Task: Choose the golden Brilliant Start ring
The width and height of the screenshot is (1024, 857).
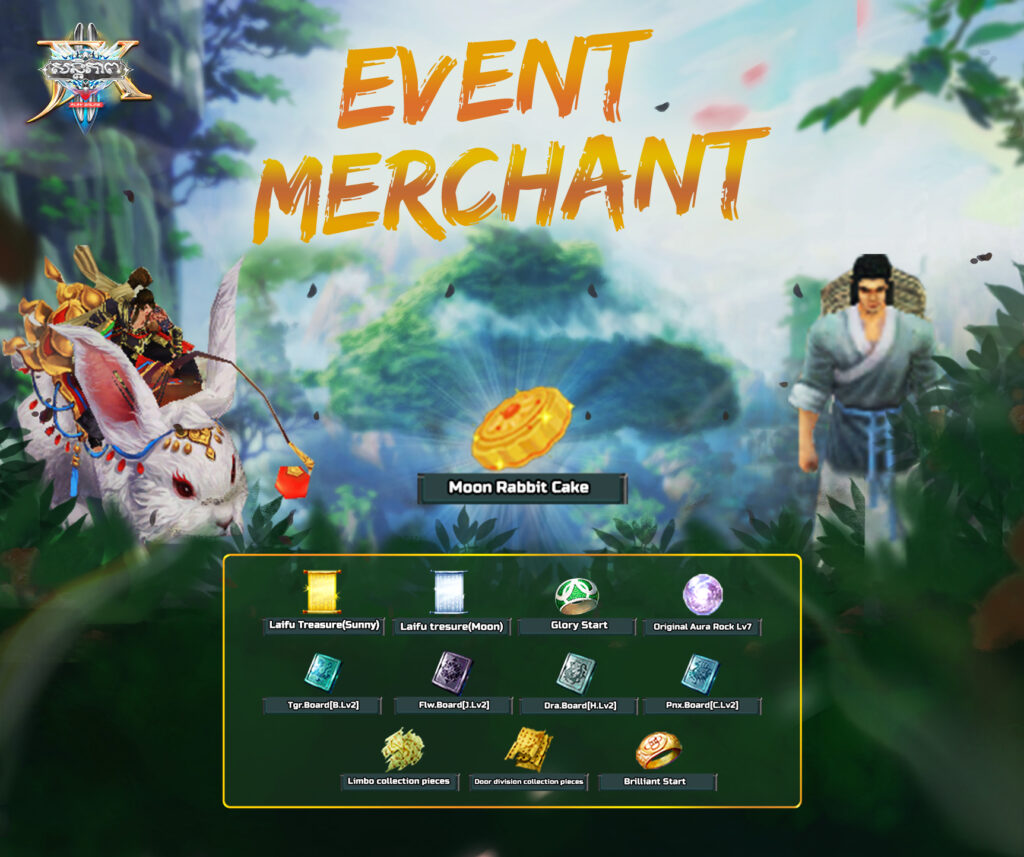Action: coord(658,750)
